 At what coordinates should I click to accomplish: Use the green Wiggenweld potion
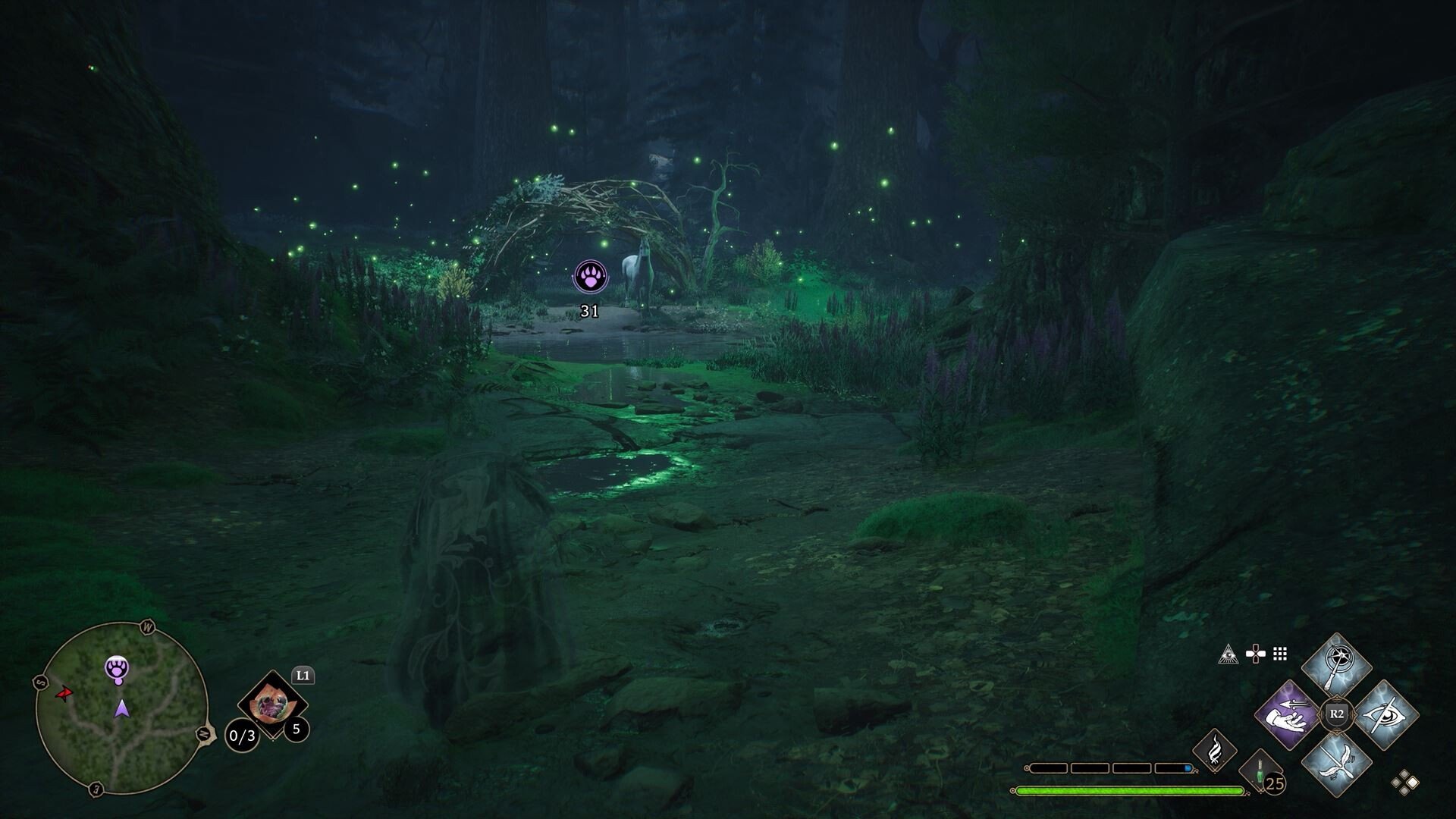(1260, 770)
